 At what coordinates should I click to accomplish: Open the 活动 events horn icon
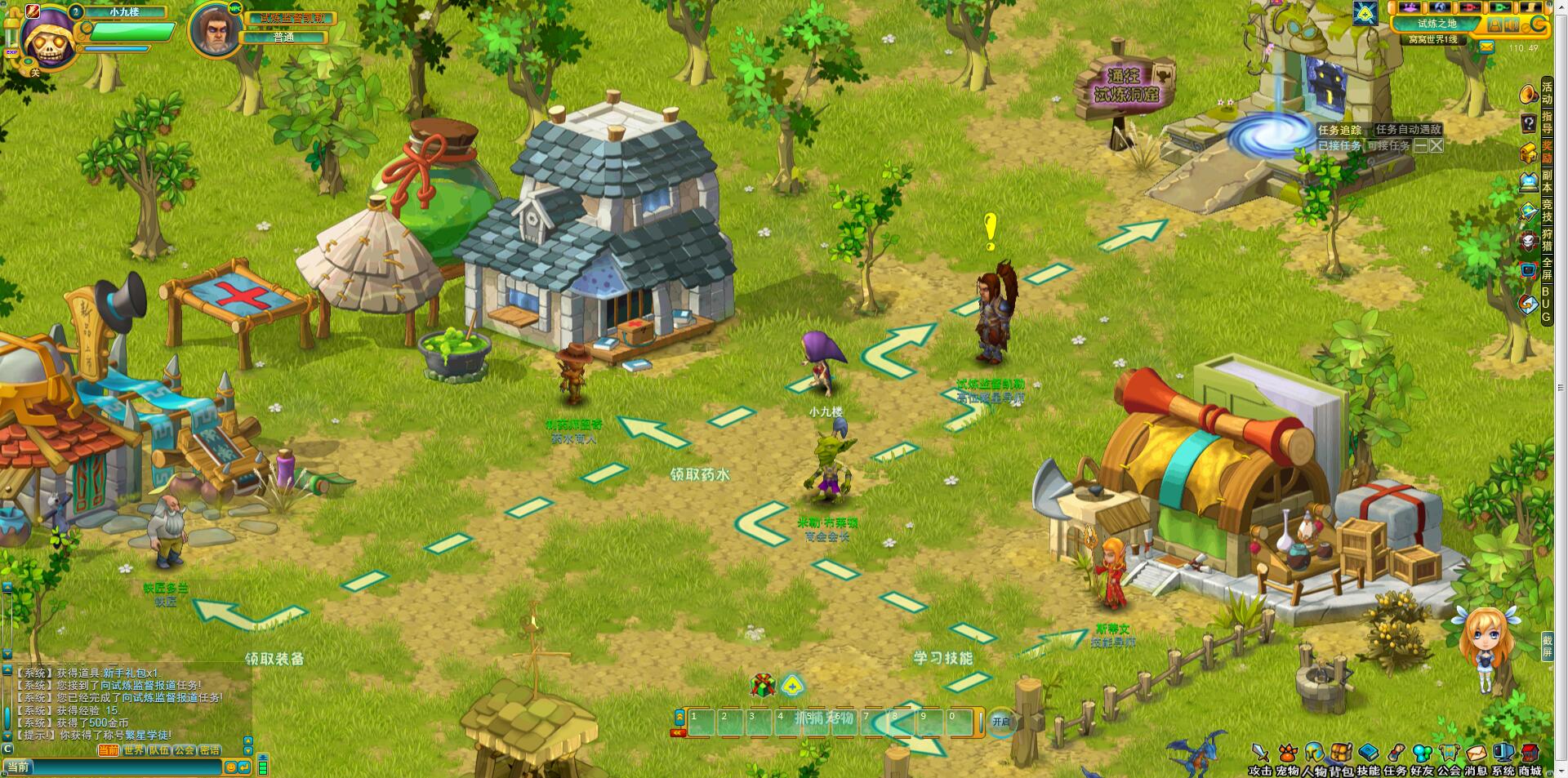(x=1528, y=95)
